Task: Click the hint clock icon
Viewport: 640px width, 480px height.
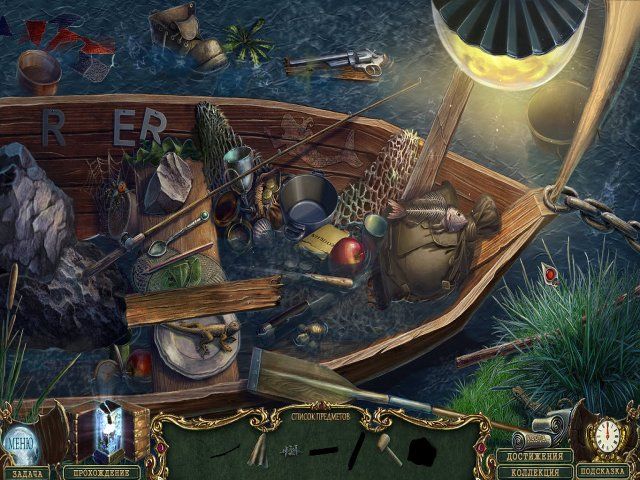Action: [607, 436]
